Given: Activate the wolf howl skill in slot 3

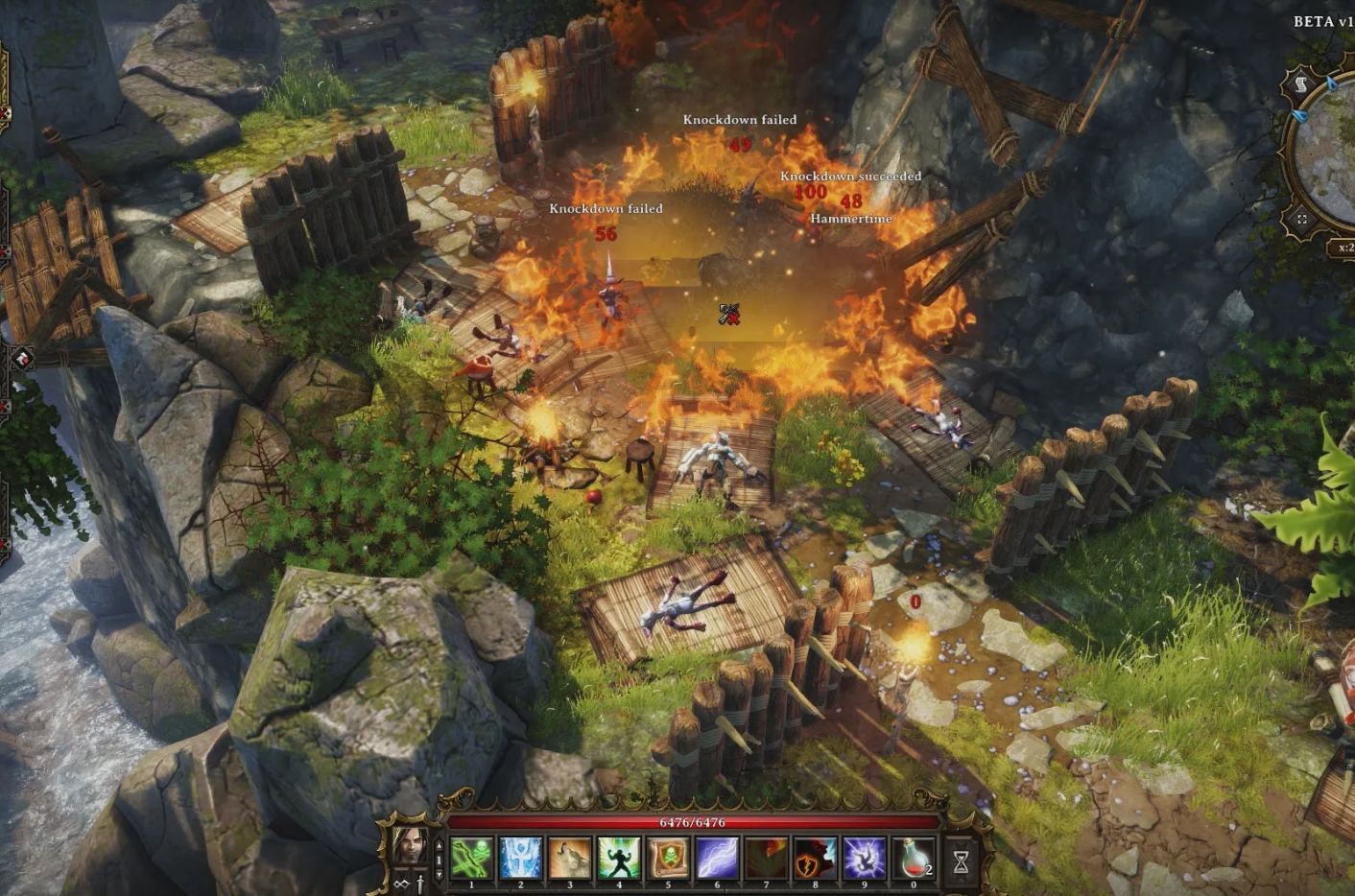Looking at the screenshot, I should pos(569,858).
